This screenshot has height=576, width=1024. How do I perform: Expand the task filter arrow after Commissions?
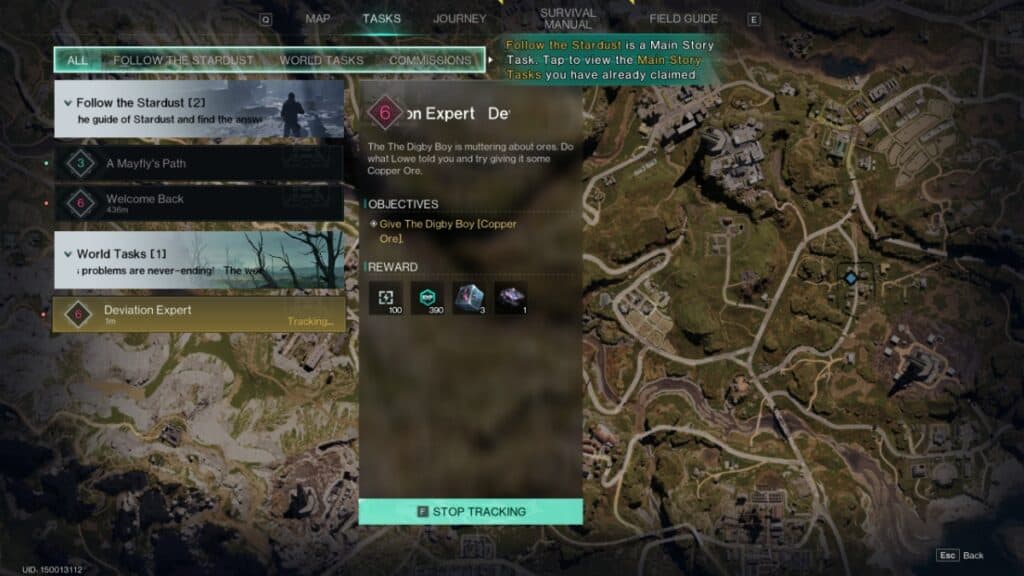(x=490, y=60)
